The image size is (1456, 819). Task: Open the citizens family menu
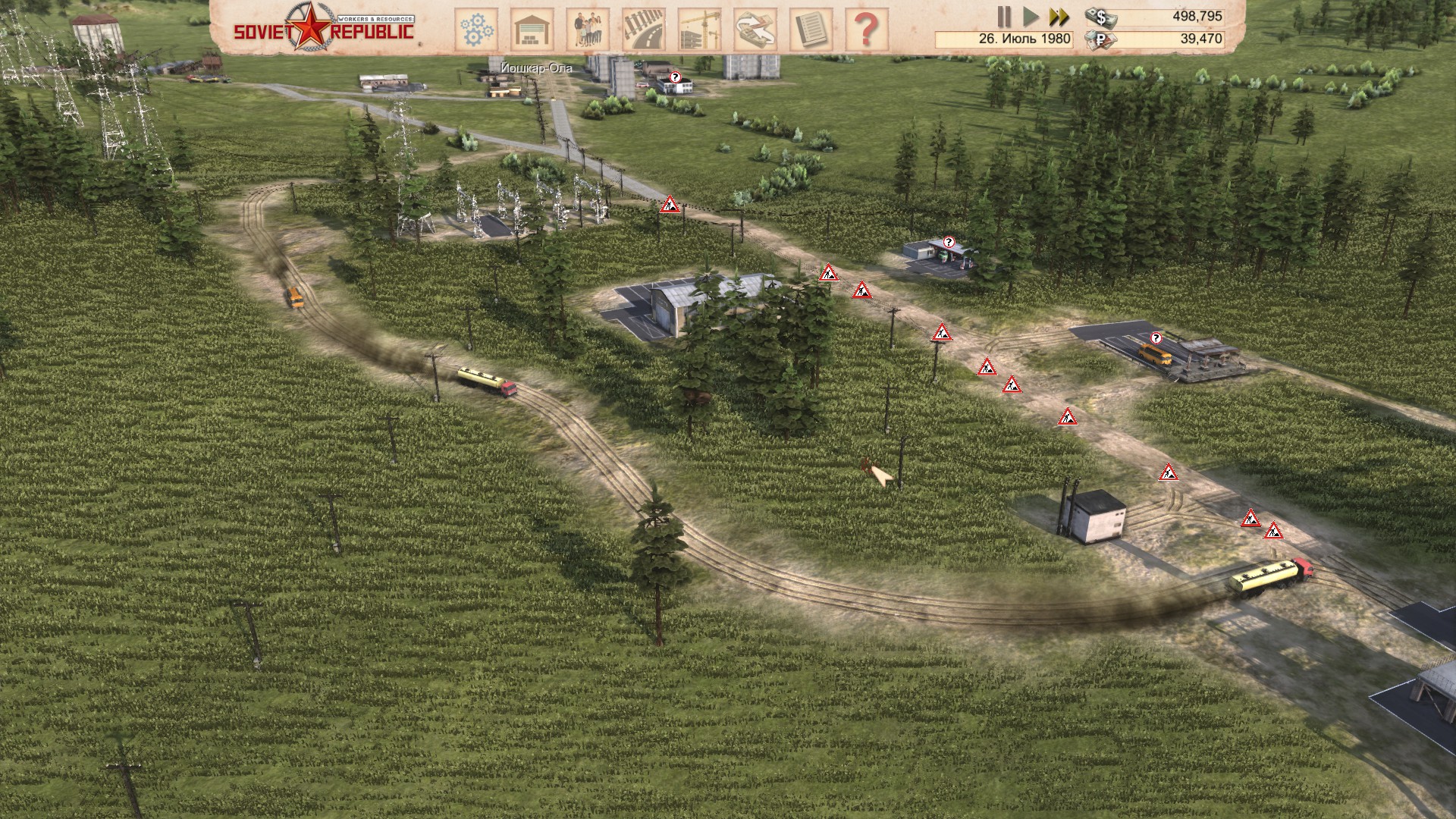(588, 30)
